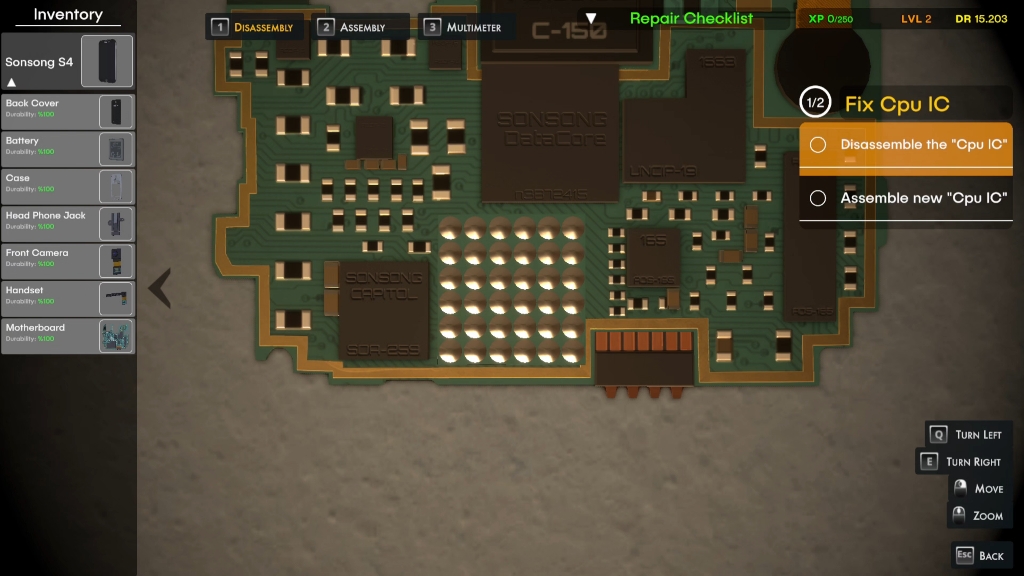Click the Turn Right control

pos(963,461)
